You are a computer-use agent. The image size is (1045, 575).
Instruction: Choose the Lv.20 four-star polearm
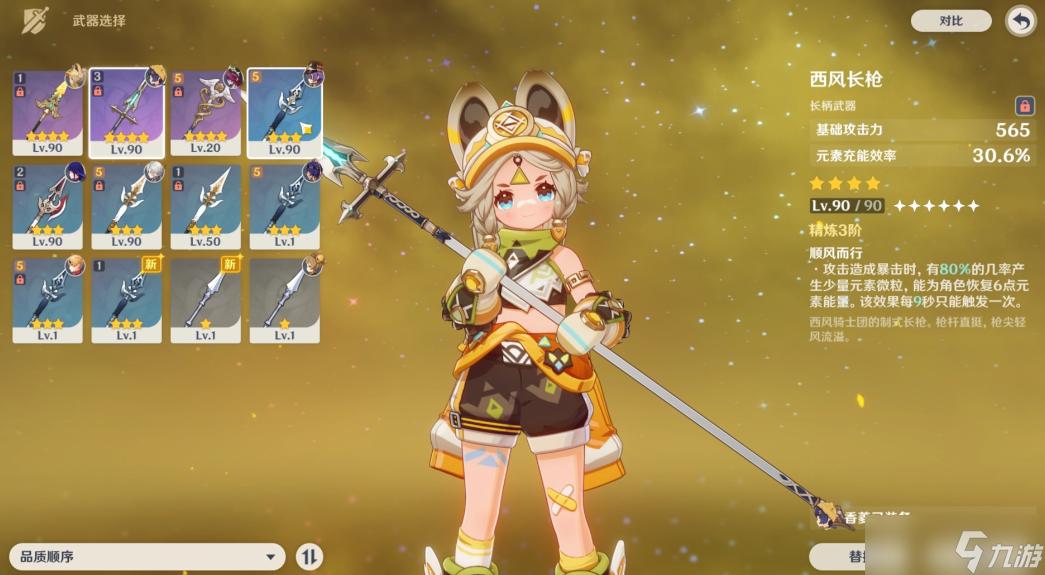(205, 112)
